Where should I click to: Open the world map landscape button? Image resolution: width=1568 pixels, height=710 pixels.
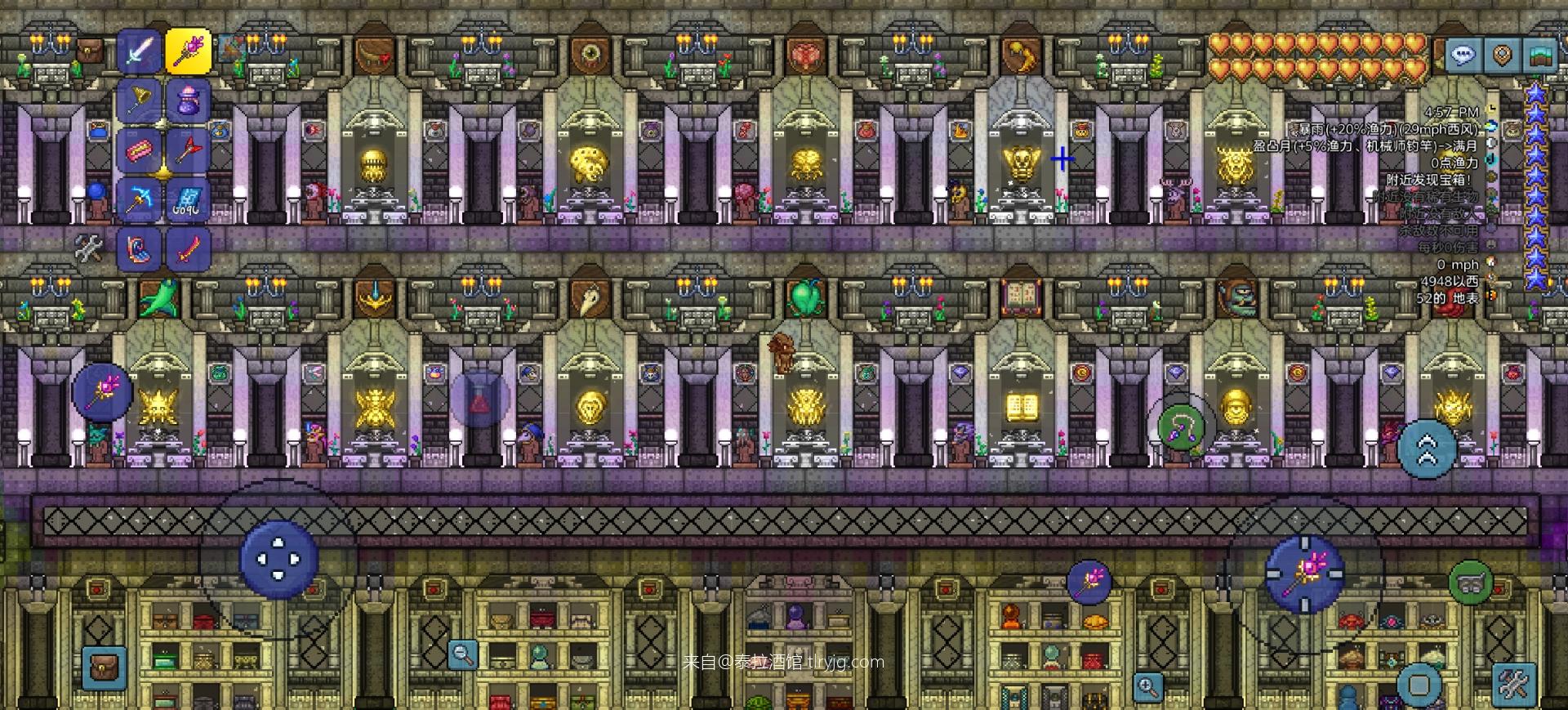point(1540,56)
